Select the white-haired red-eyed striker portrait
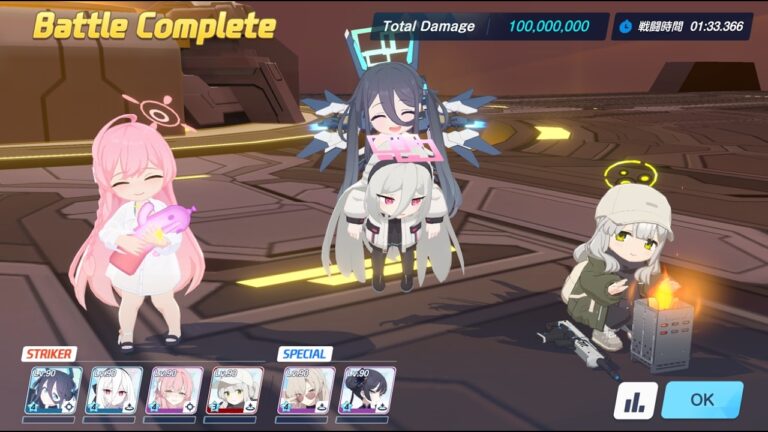The image size is (768, 432). pos(115,390)
